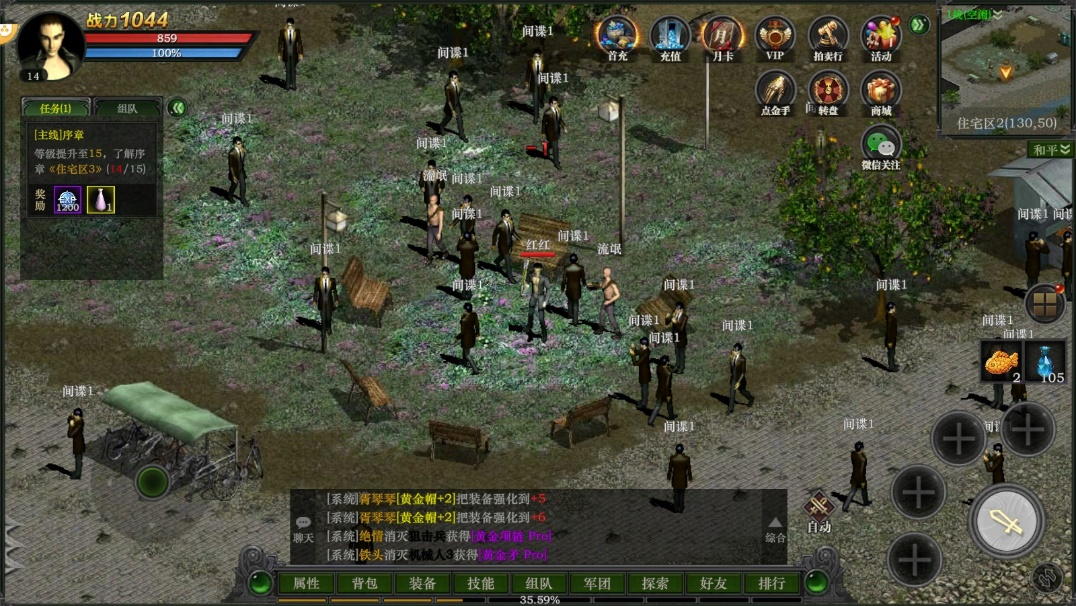Open the 商城 shop gift box
Viewport: 1076px width, 606px height.
click(x=881, y=91)
